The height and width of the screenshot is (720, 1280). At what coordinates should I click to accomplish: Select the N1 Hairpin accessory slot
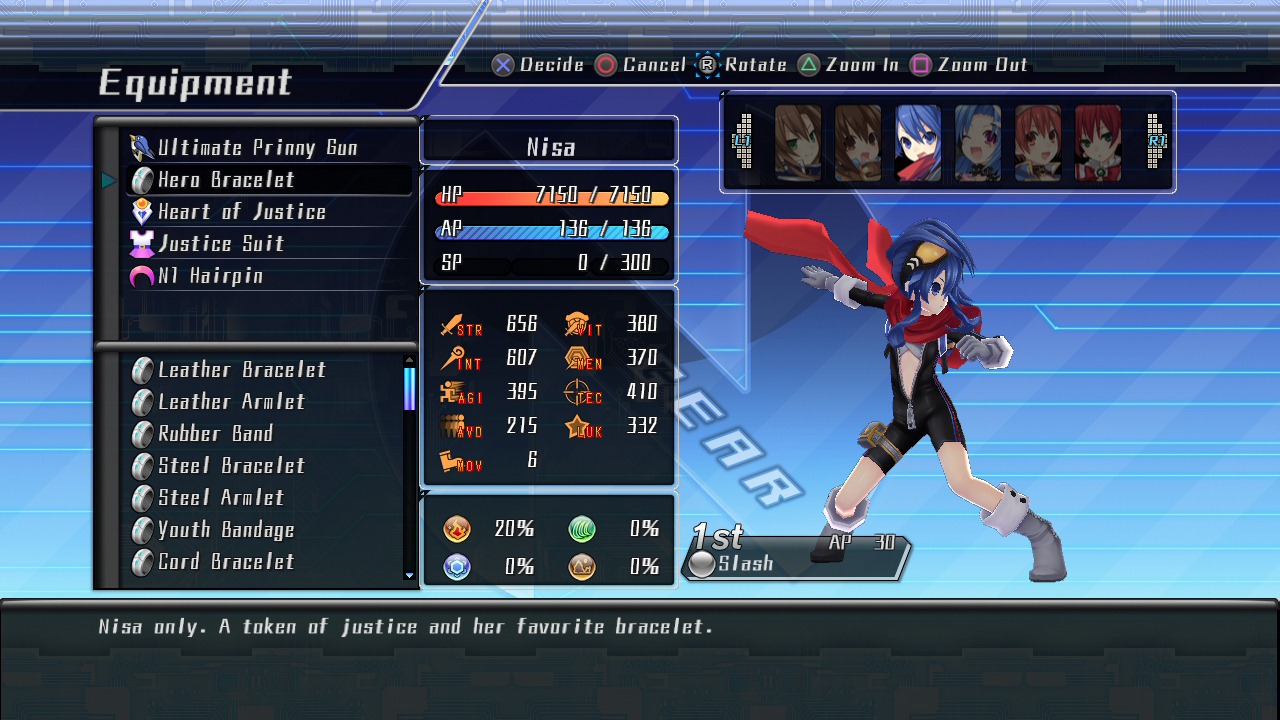pos(210,276)
